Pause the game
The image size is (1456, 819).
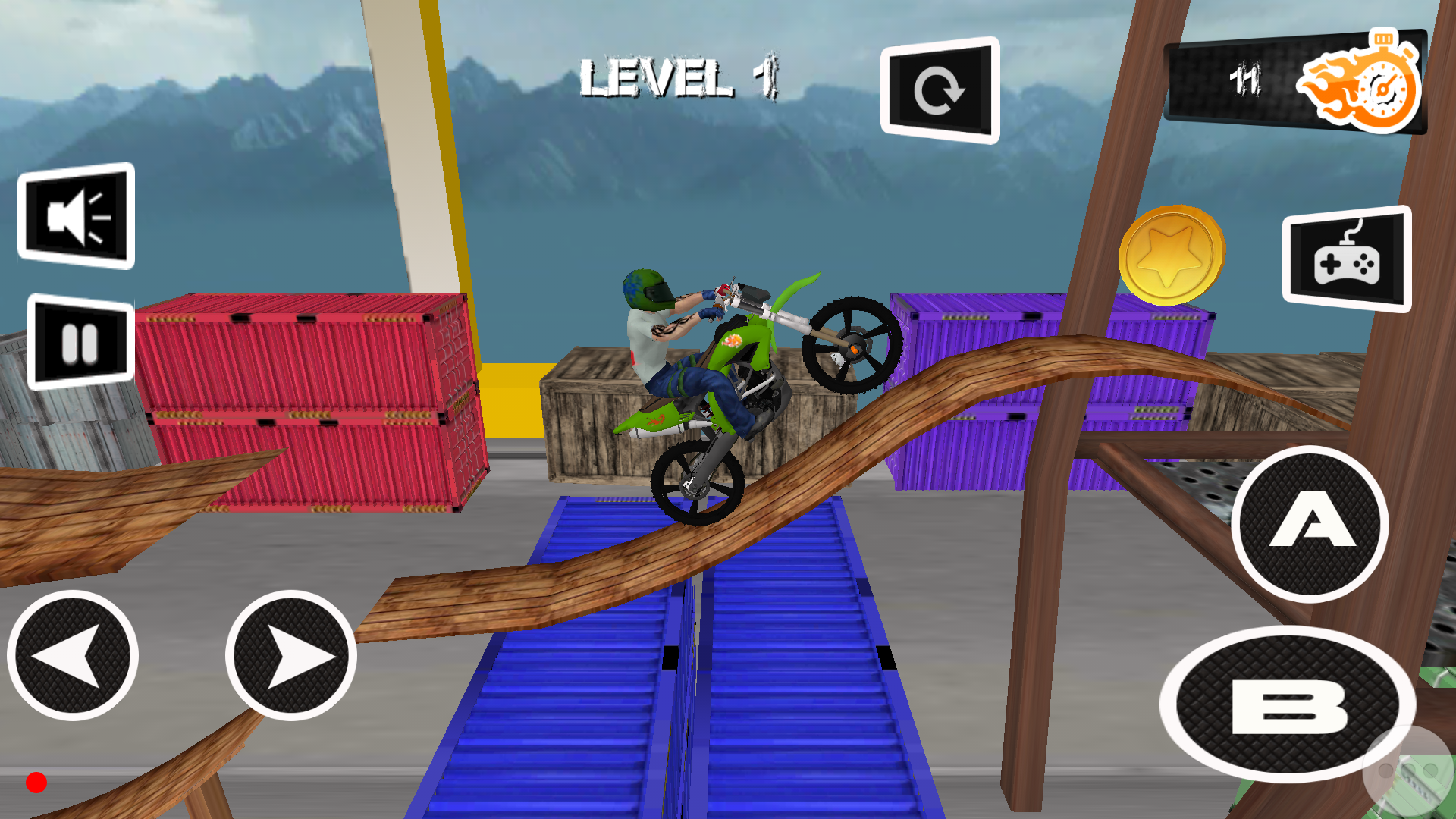tap(80, 342)
